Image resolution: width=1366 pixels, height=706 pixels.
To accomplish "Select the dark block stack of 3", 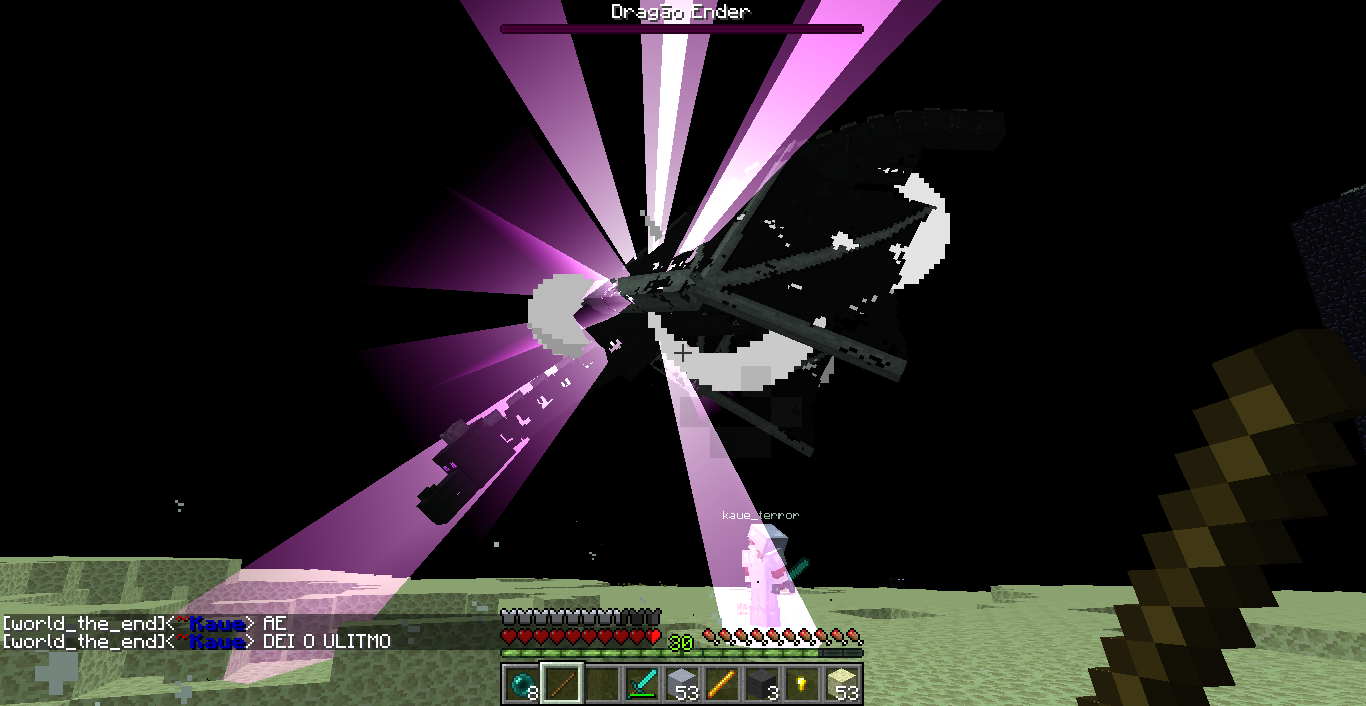I will [x=763, y=684].
